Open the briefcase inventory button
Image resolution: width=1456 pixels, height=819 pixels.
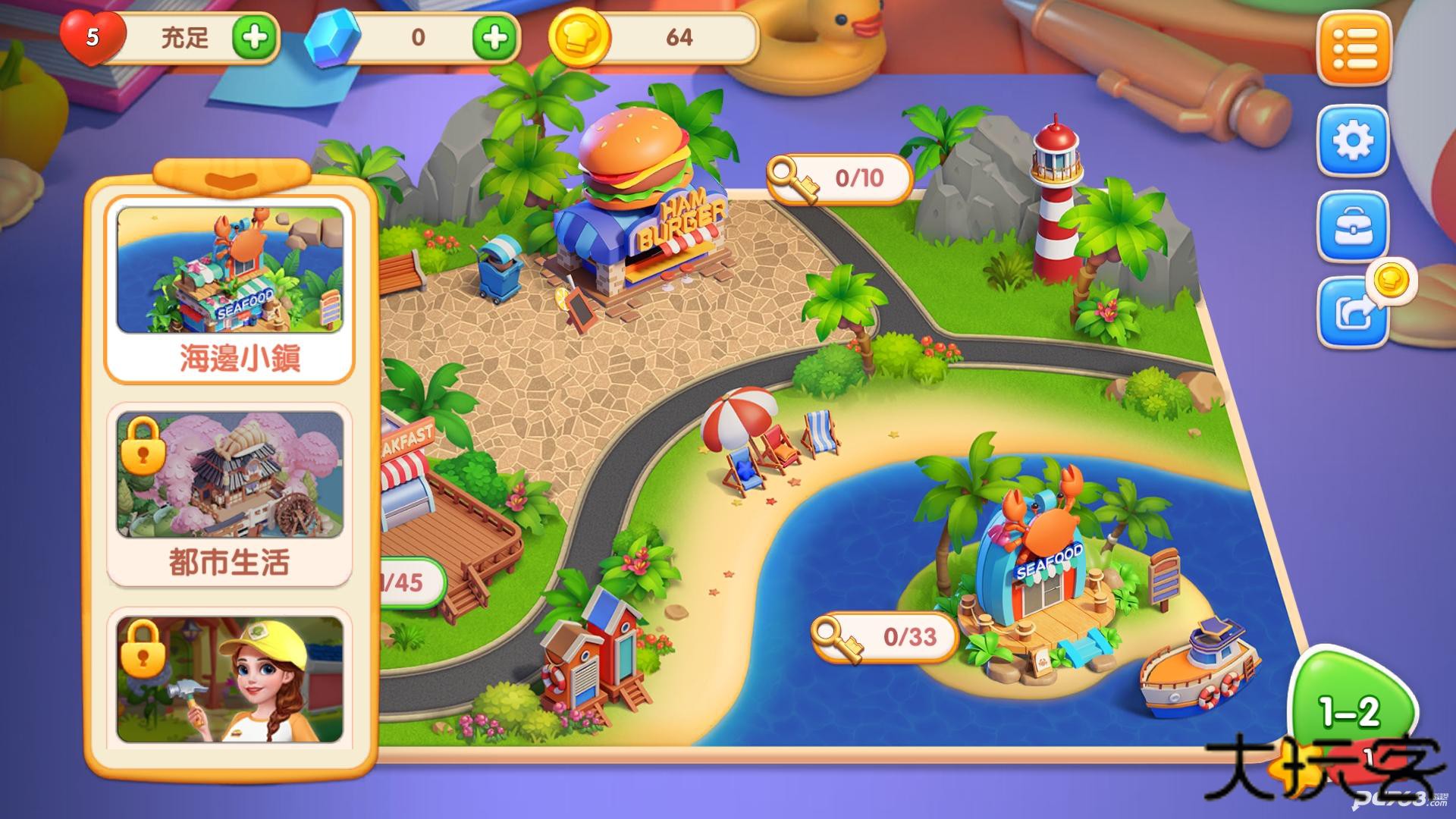1354,228
